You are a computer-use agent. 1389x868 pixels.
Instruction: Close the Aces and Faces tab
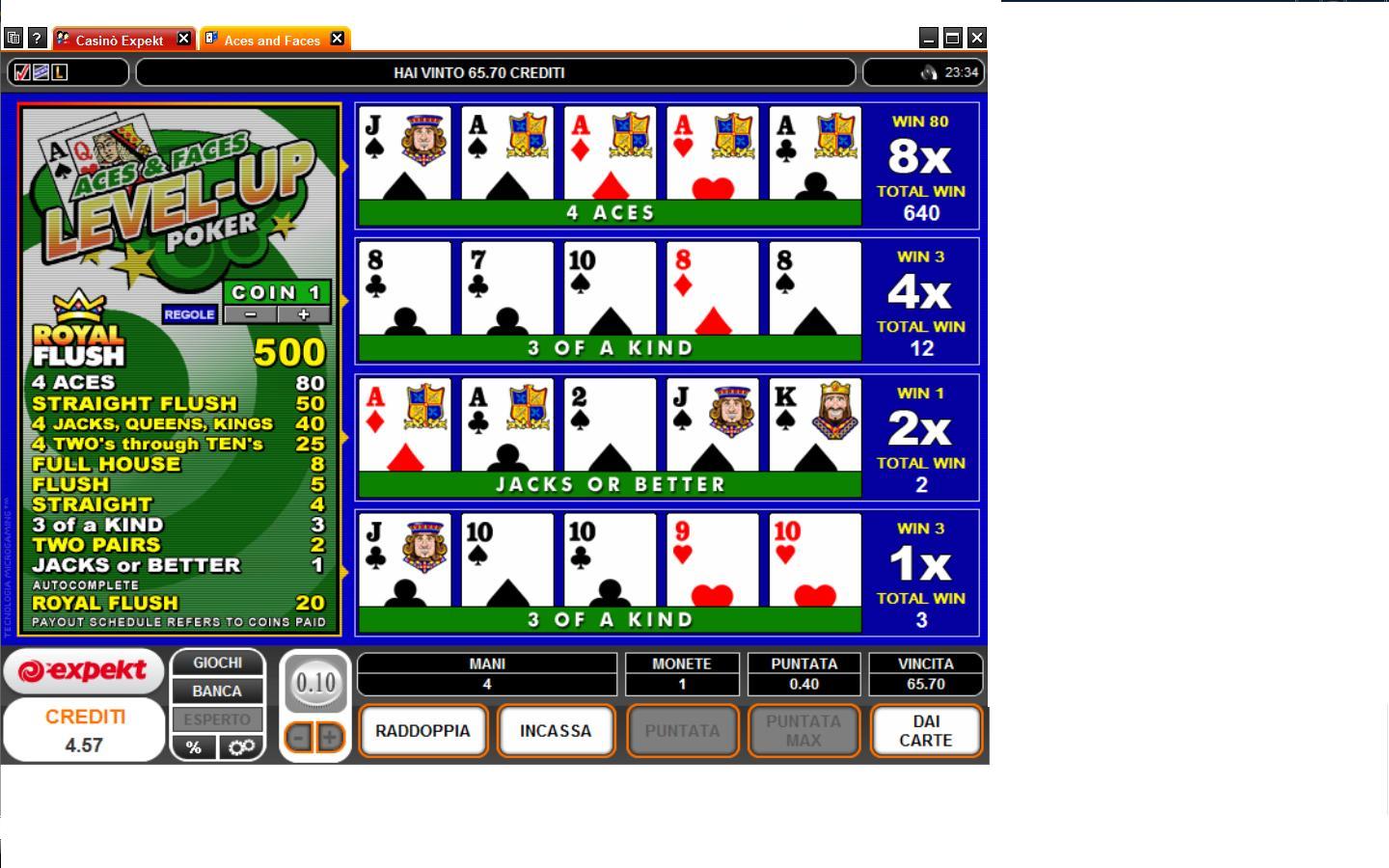coord(337,39)
